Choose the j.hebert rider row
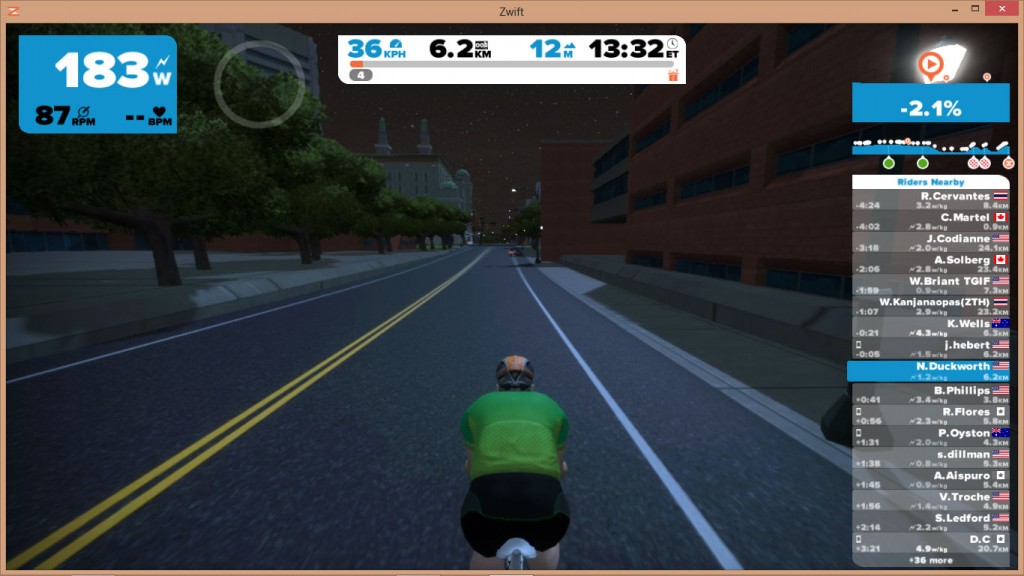Screen dimensions: 1024x576 coord(930,349)
